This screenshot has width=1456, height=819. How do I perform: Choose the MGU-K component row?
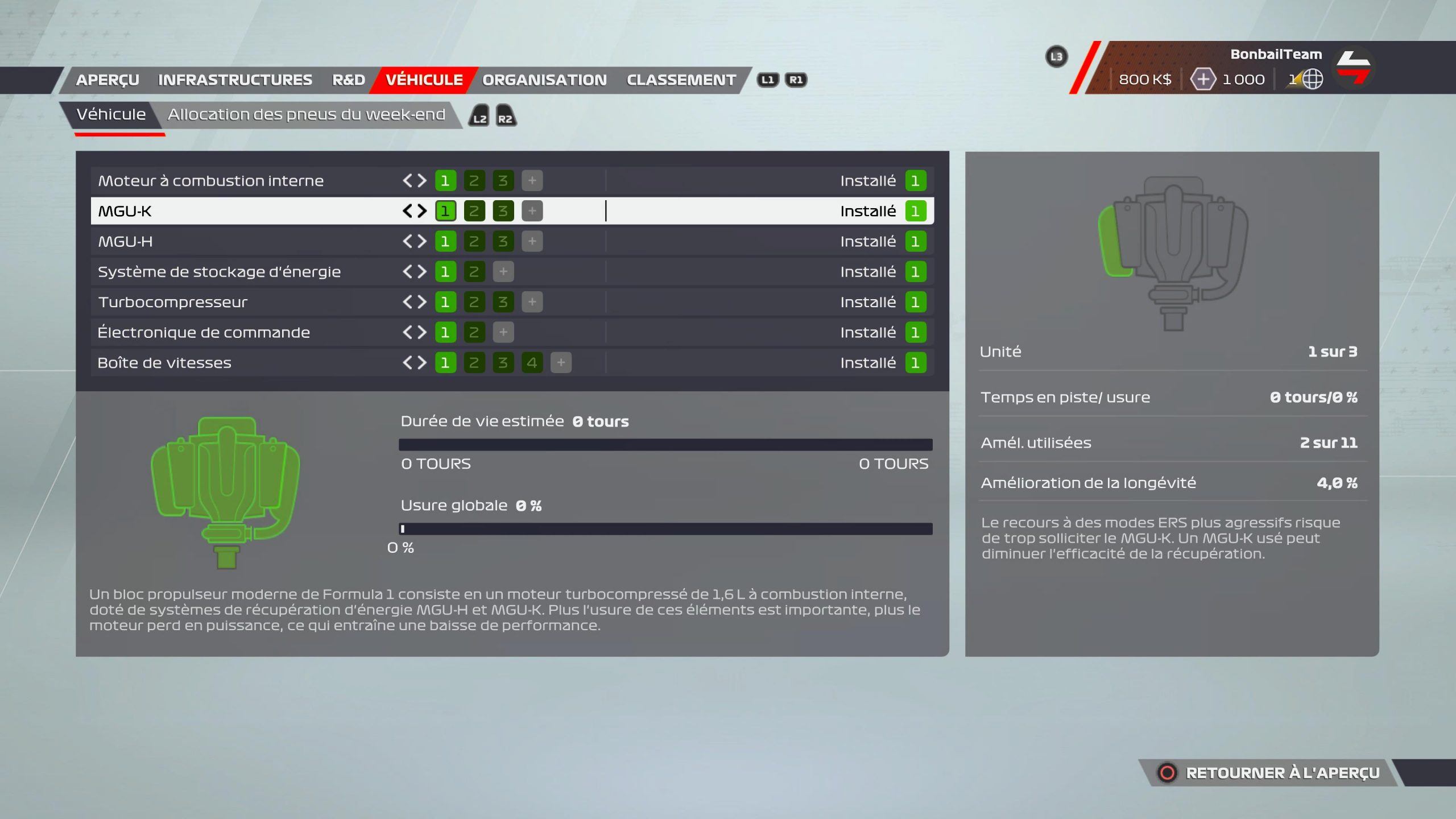[125, 212]
